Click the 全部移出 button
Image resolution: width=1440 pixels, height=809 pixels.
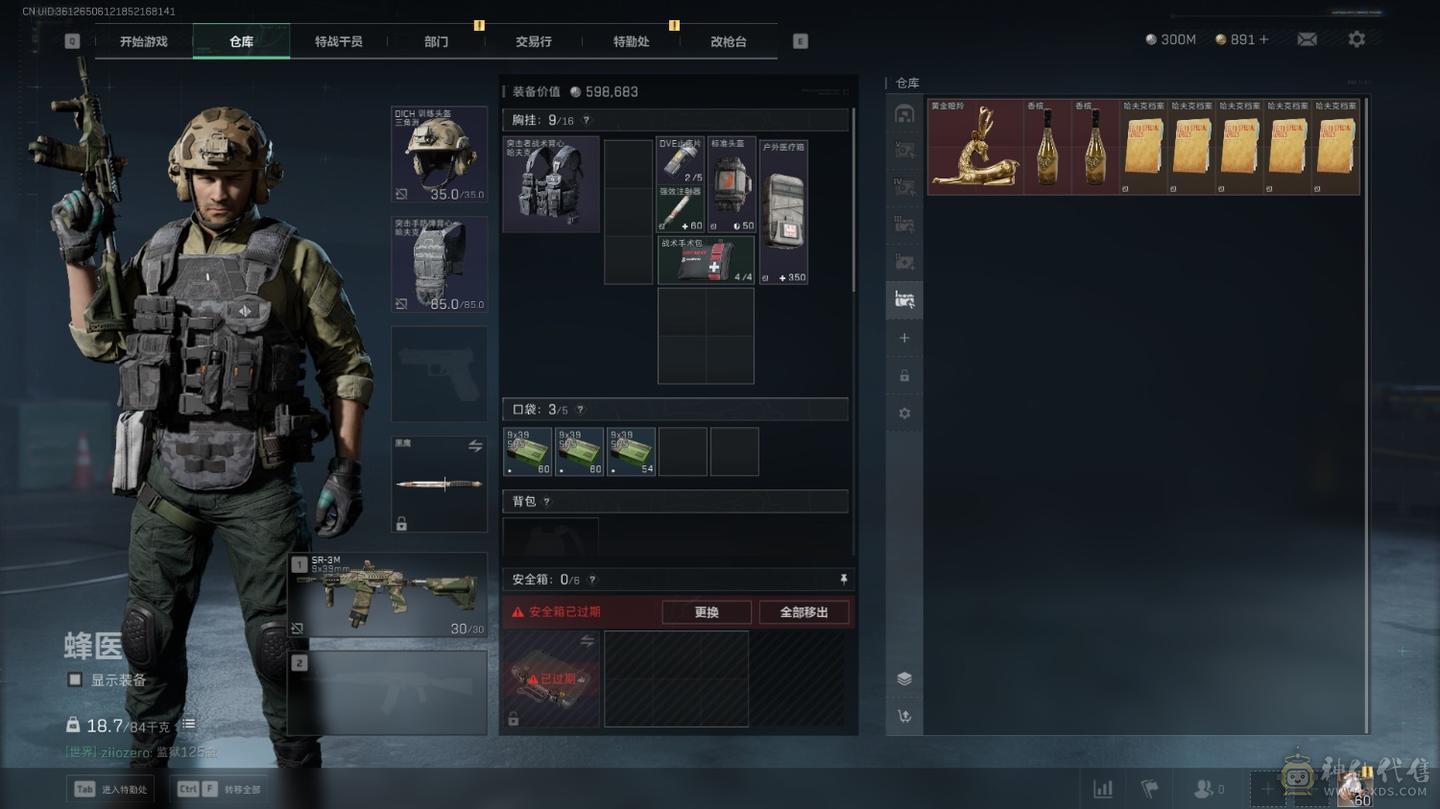point(804,612)
